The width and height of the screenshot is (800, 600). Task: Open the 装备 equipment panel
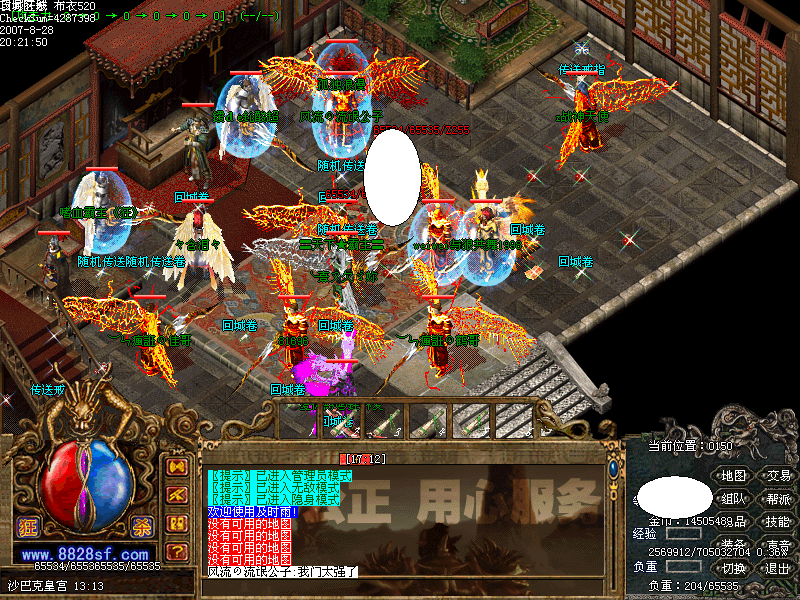pyautogui.click(x=734, y=546)
